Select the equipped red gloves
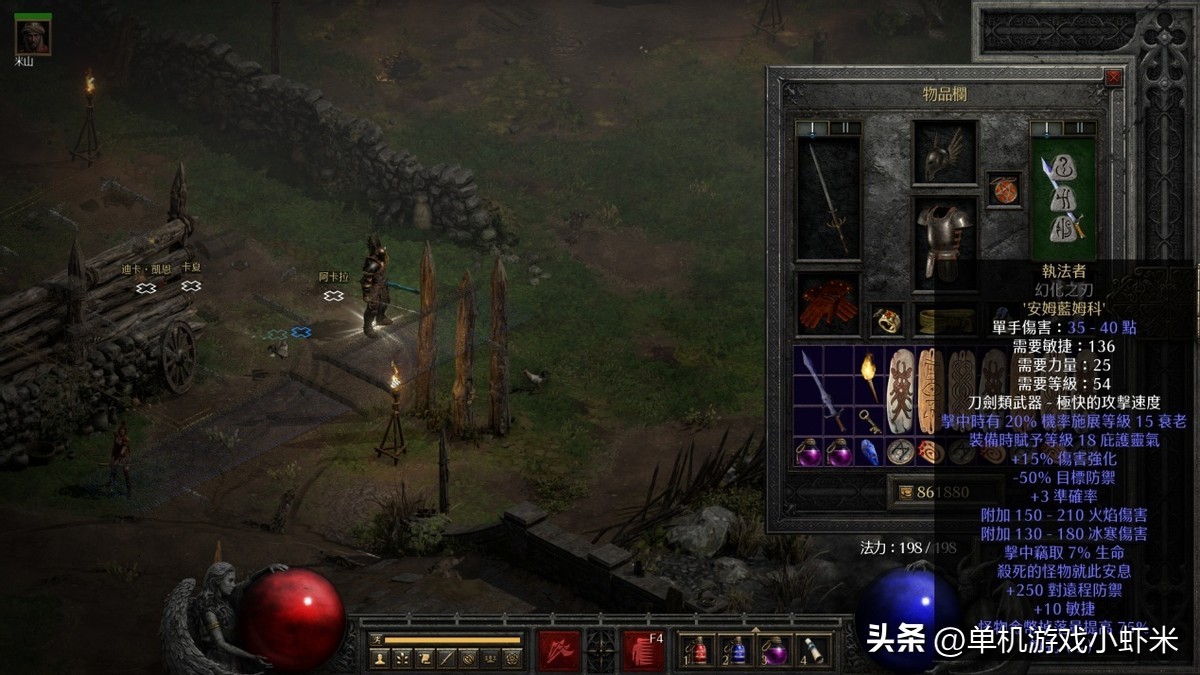1200x675 pixels. click(x=828, y=304)
